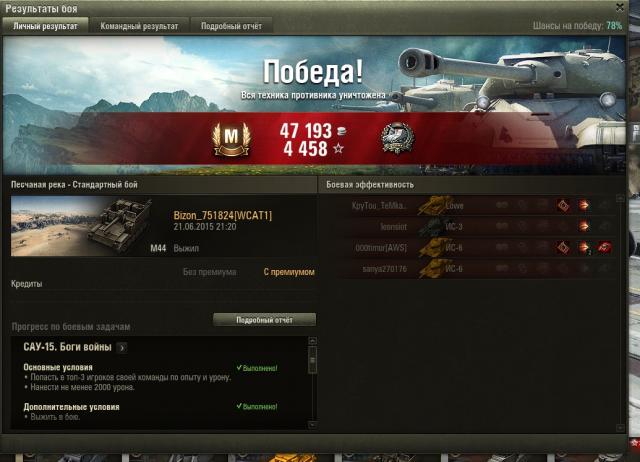Click the mastery badge M icon
640x462 pixels.
pyautogui.click(x=230, y=139)
